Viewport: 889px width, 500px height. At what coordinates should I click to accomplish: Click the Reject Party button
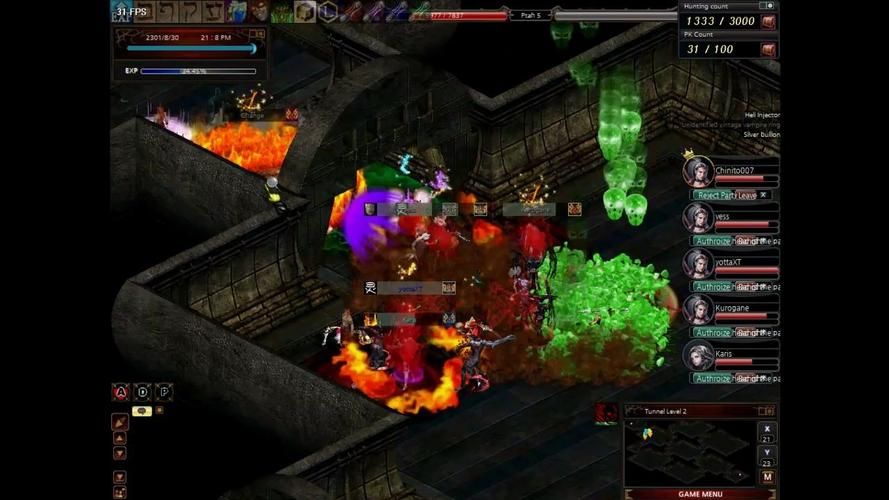pos(715,195)
